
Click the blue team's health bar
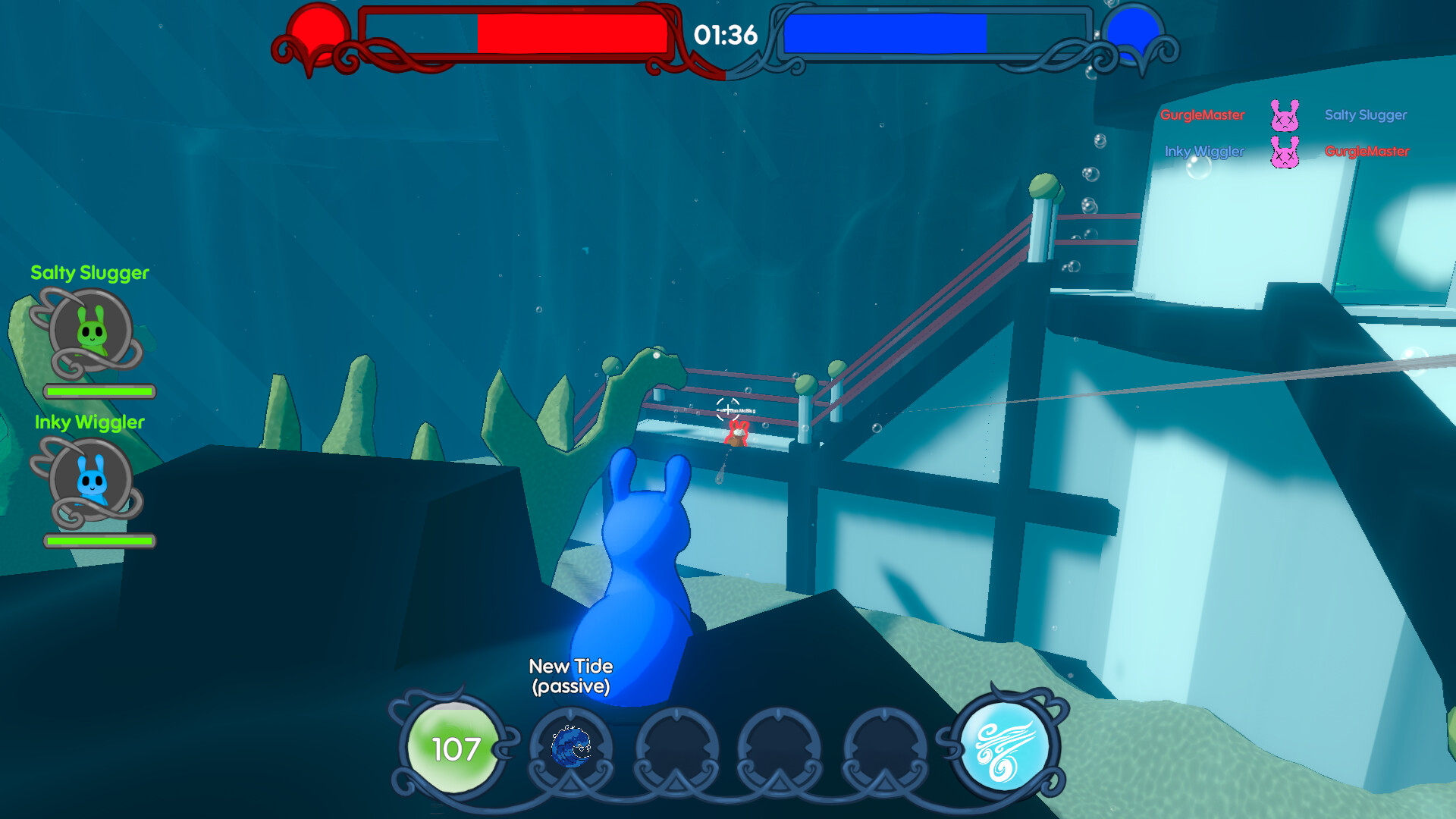pos(883,35)
